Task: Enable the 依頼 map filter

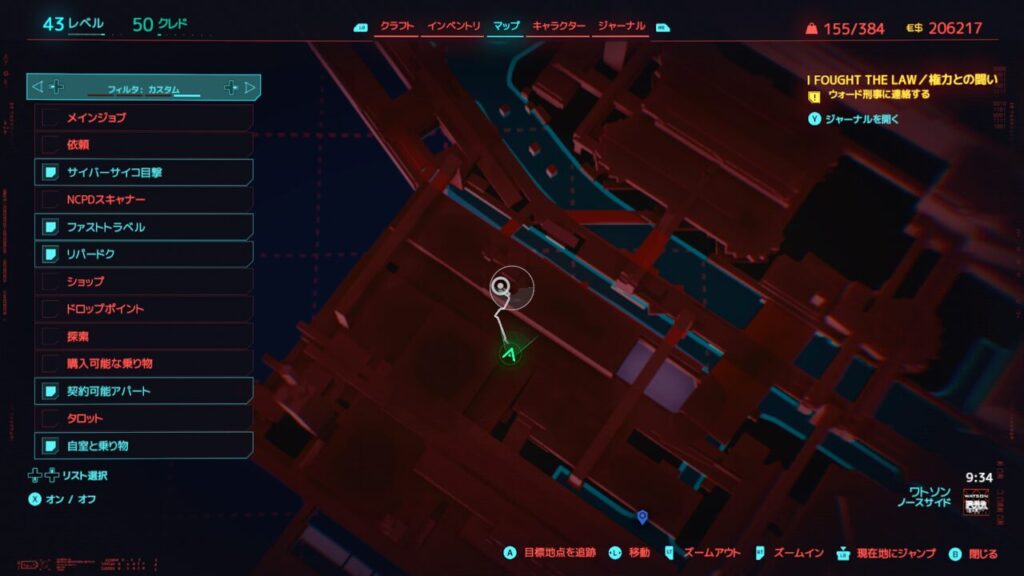Action: 144,145
